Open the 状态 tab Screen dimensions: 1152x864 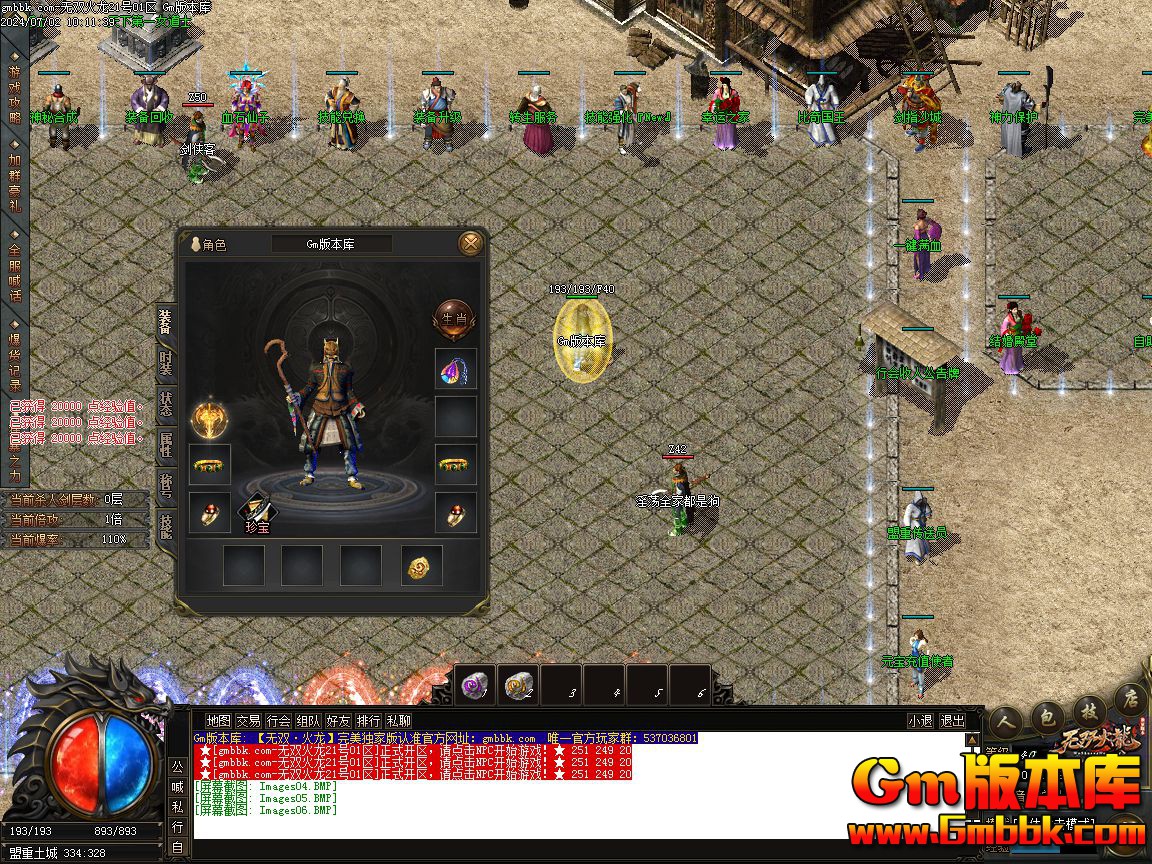(166, 406)
